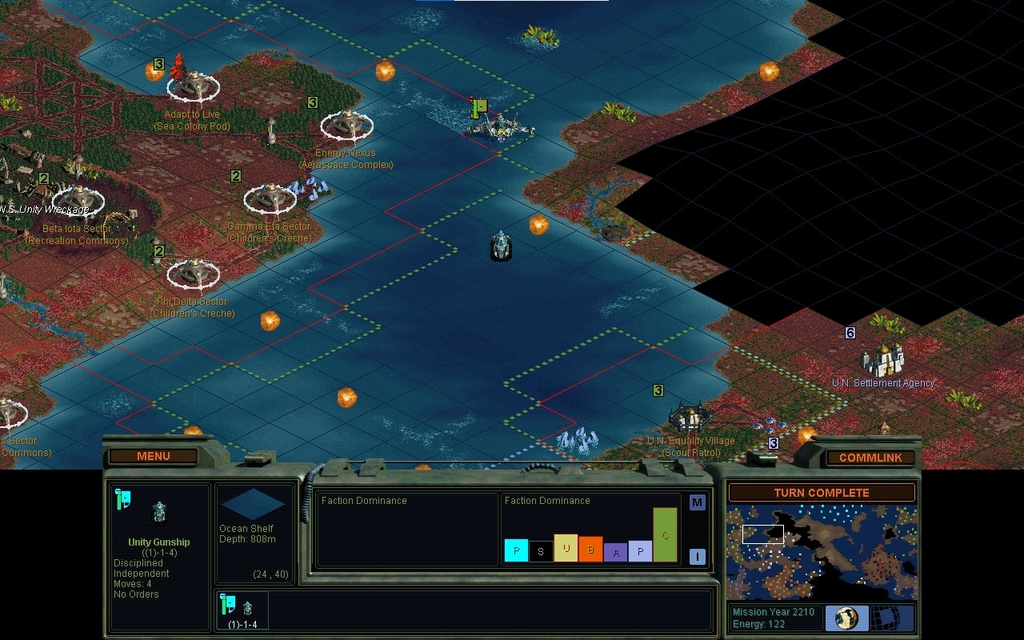Screen dimensions: 1024x640
Task: Click the world minimap
Action: tap(821, 552)
